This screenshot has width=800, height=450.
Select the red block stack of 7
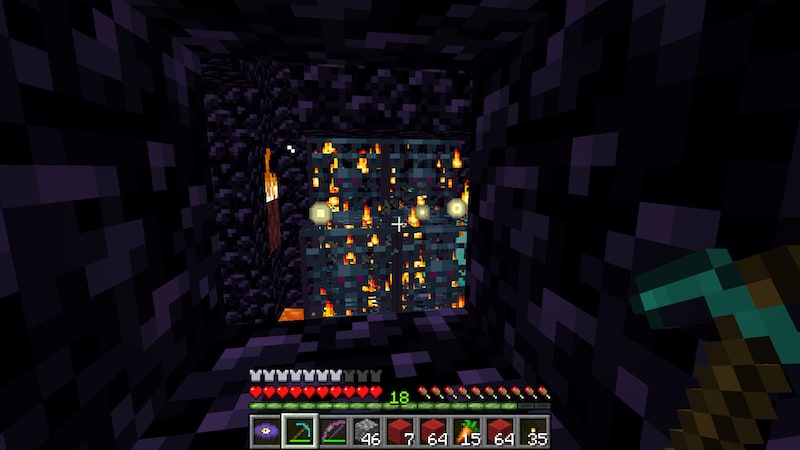click(x=401, y=431)
